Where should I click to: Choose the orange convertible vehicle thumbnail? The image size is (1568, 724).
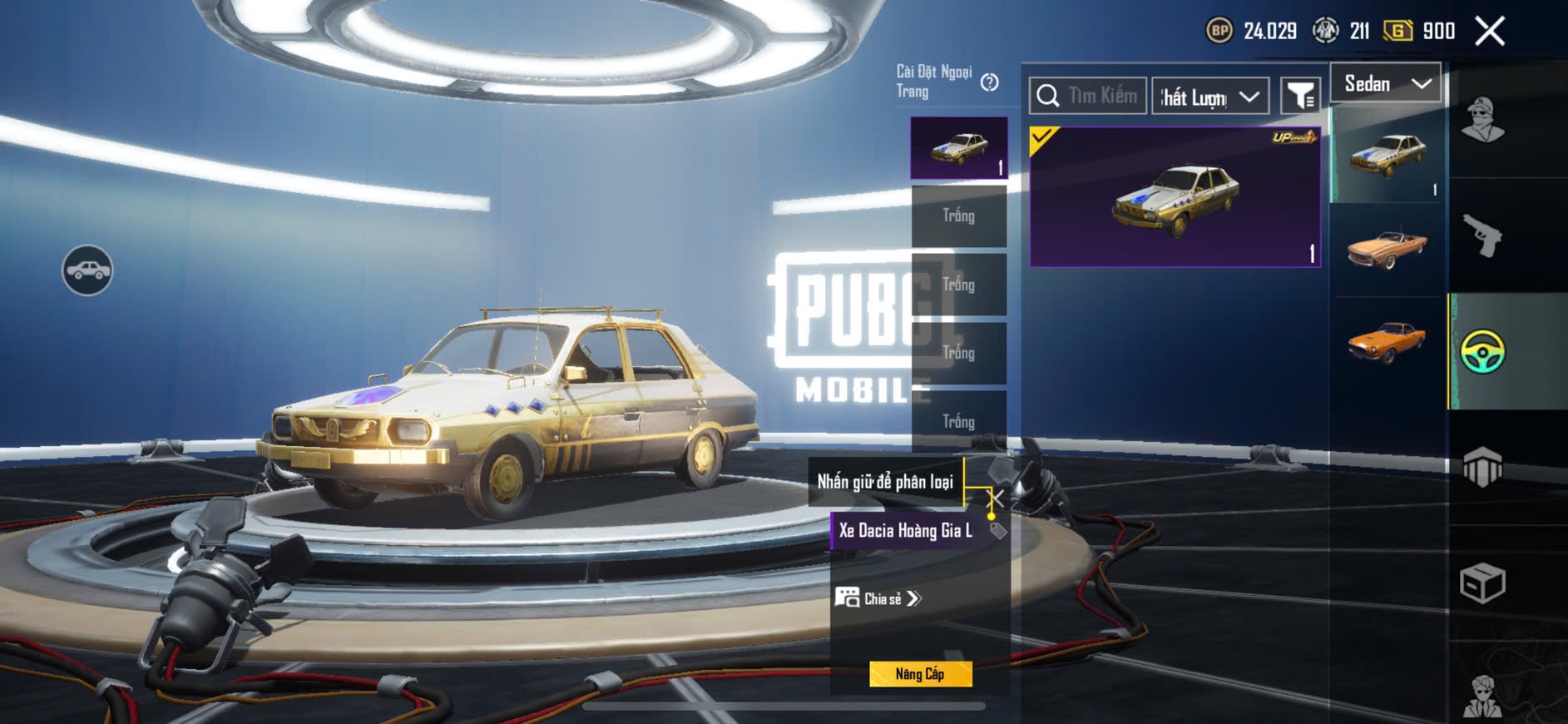point(1387,249)
